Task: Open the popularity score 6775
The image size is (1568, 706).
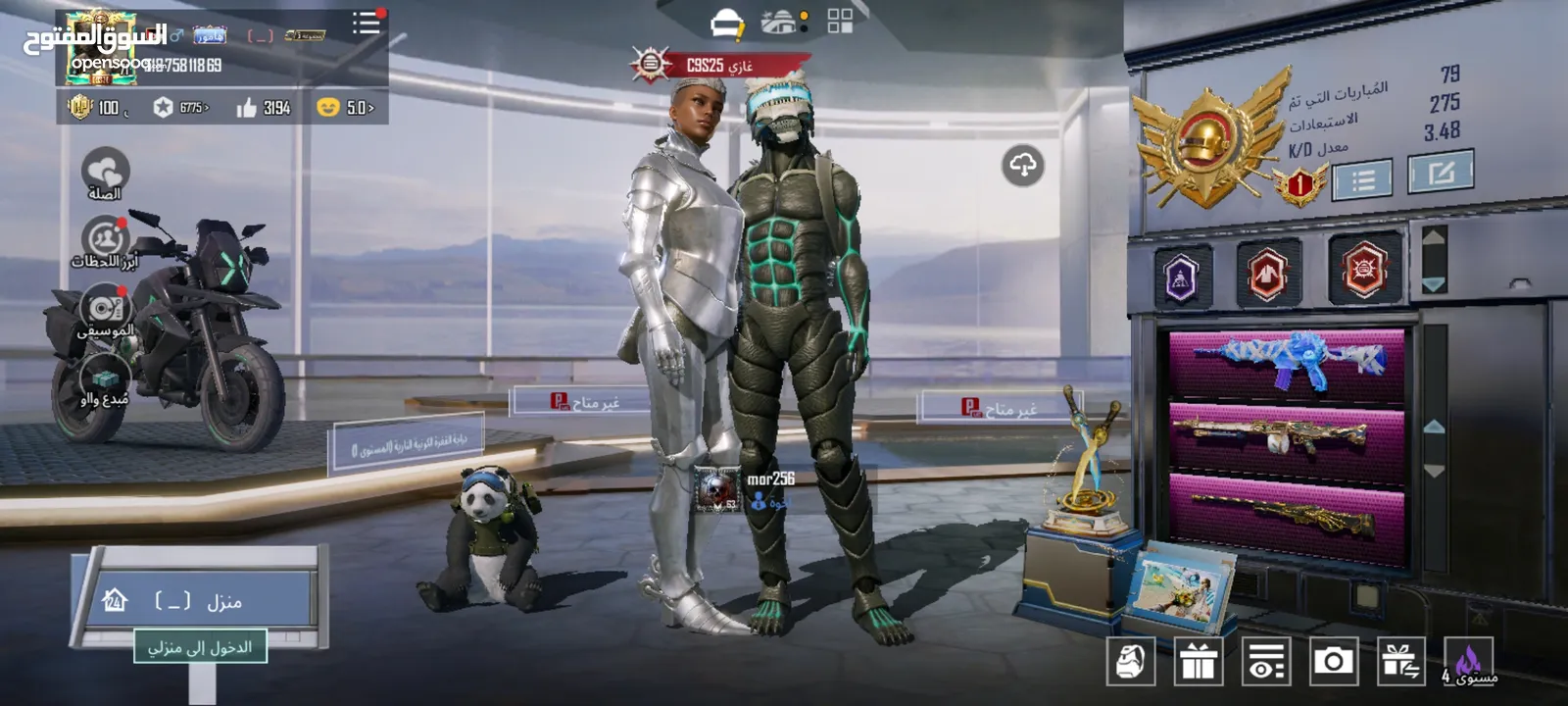Action: coord(182,108)
